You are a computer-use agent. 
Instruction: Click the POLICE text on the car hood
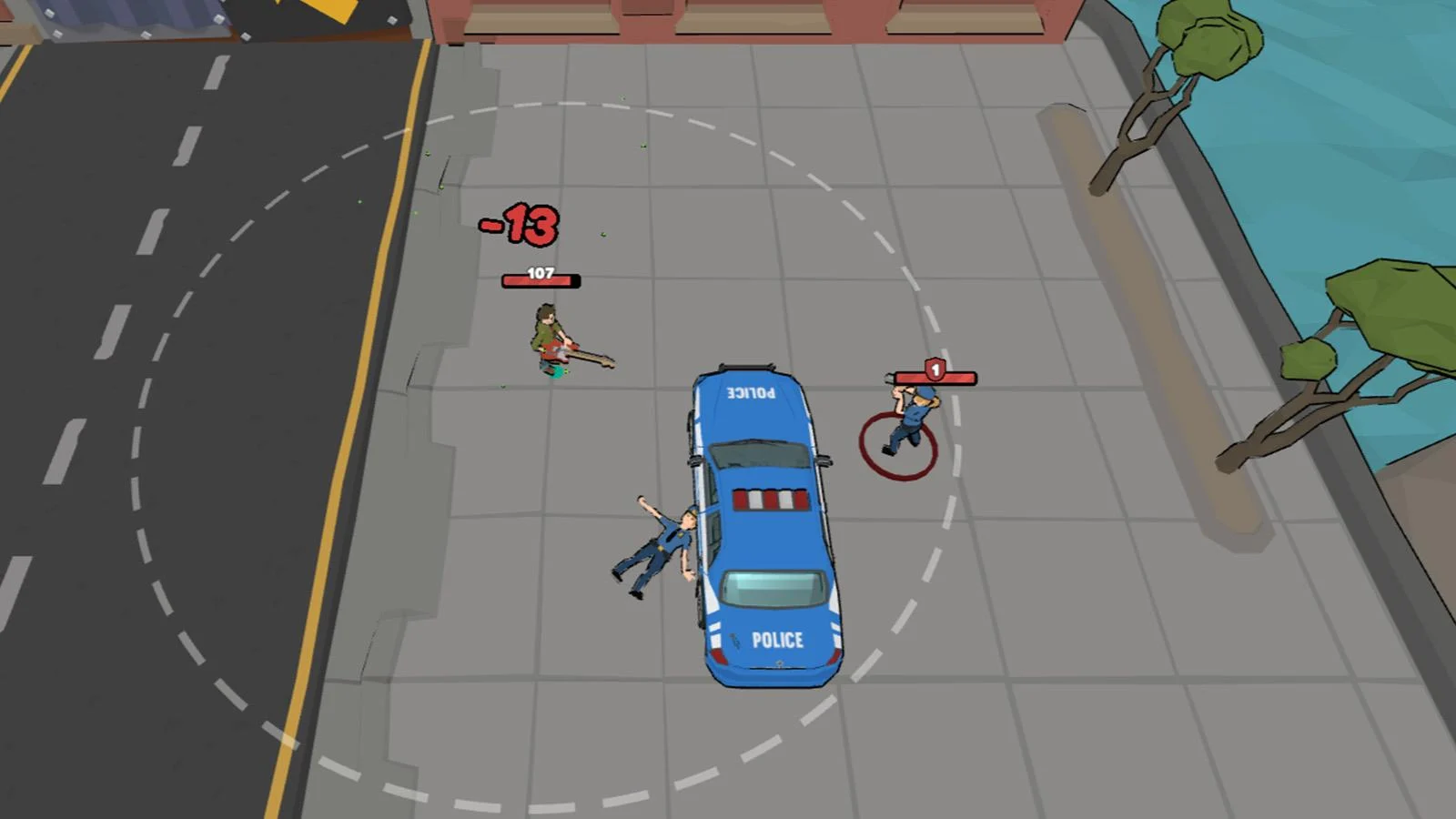coord(750,395)
